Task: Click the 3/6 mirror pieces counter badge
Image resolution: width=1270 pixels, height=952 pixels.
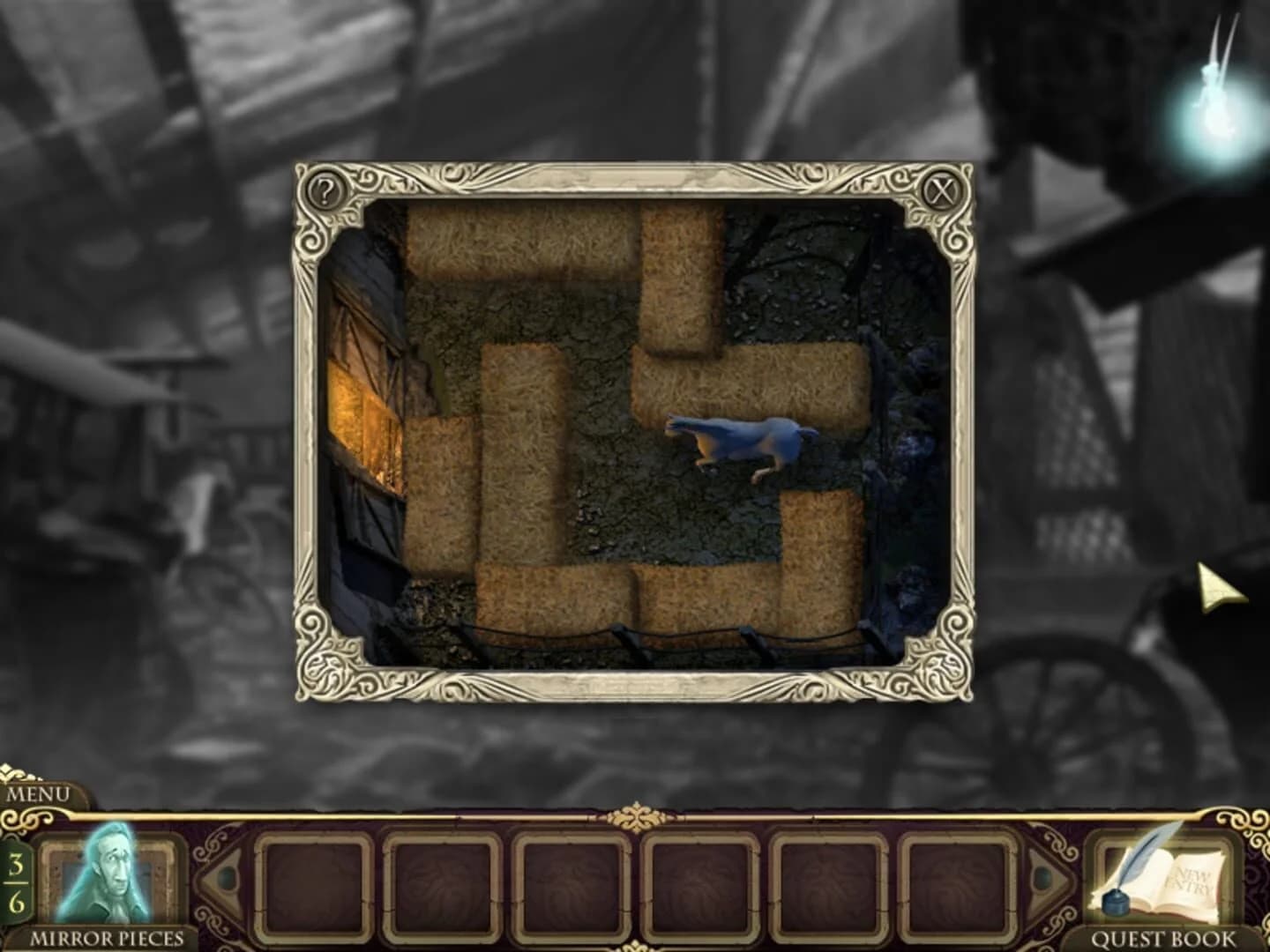Action: click(x=16, y=881)
